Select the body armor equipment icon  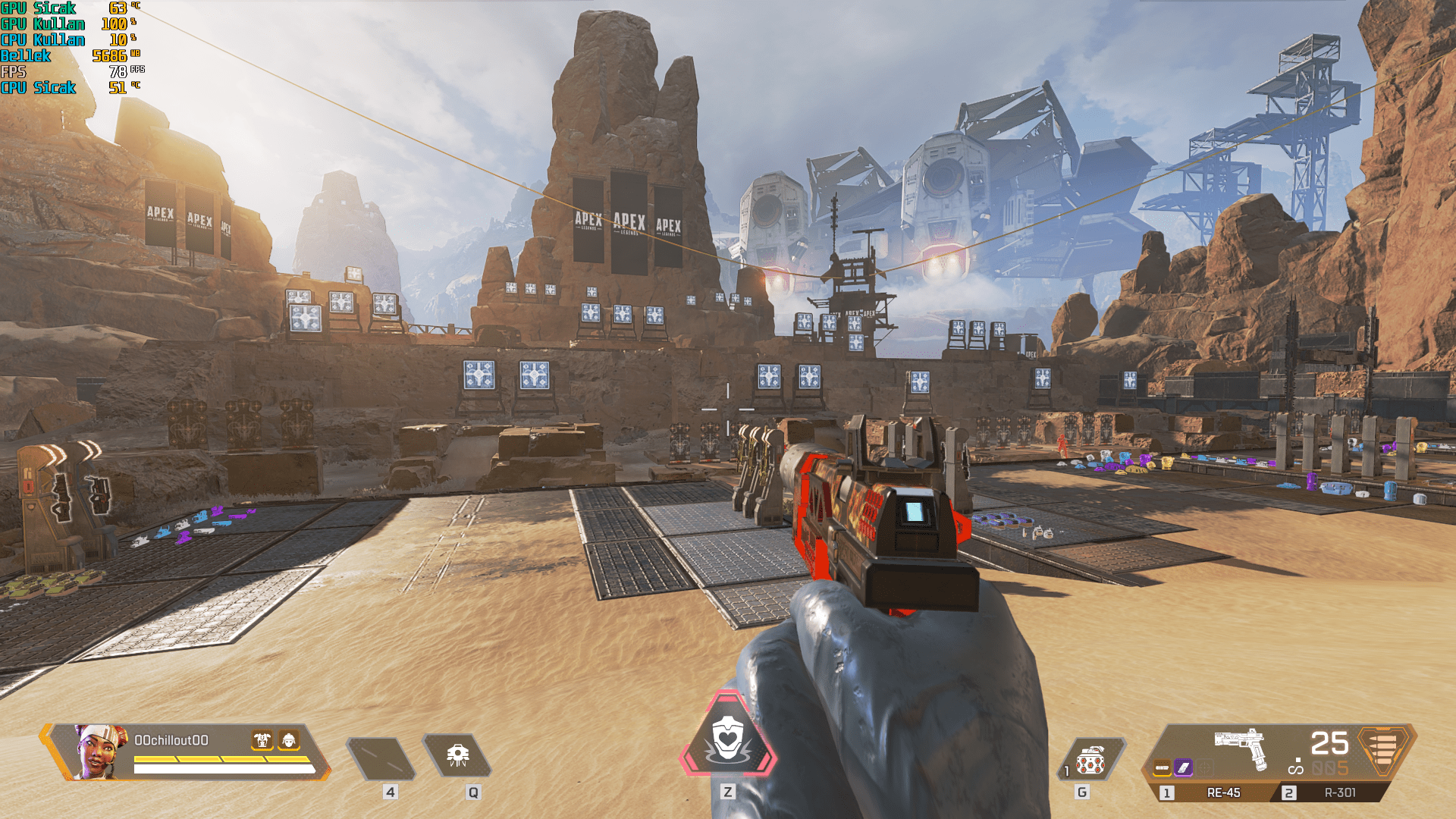click(x=262, y=740)
